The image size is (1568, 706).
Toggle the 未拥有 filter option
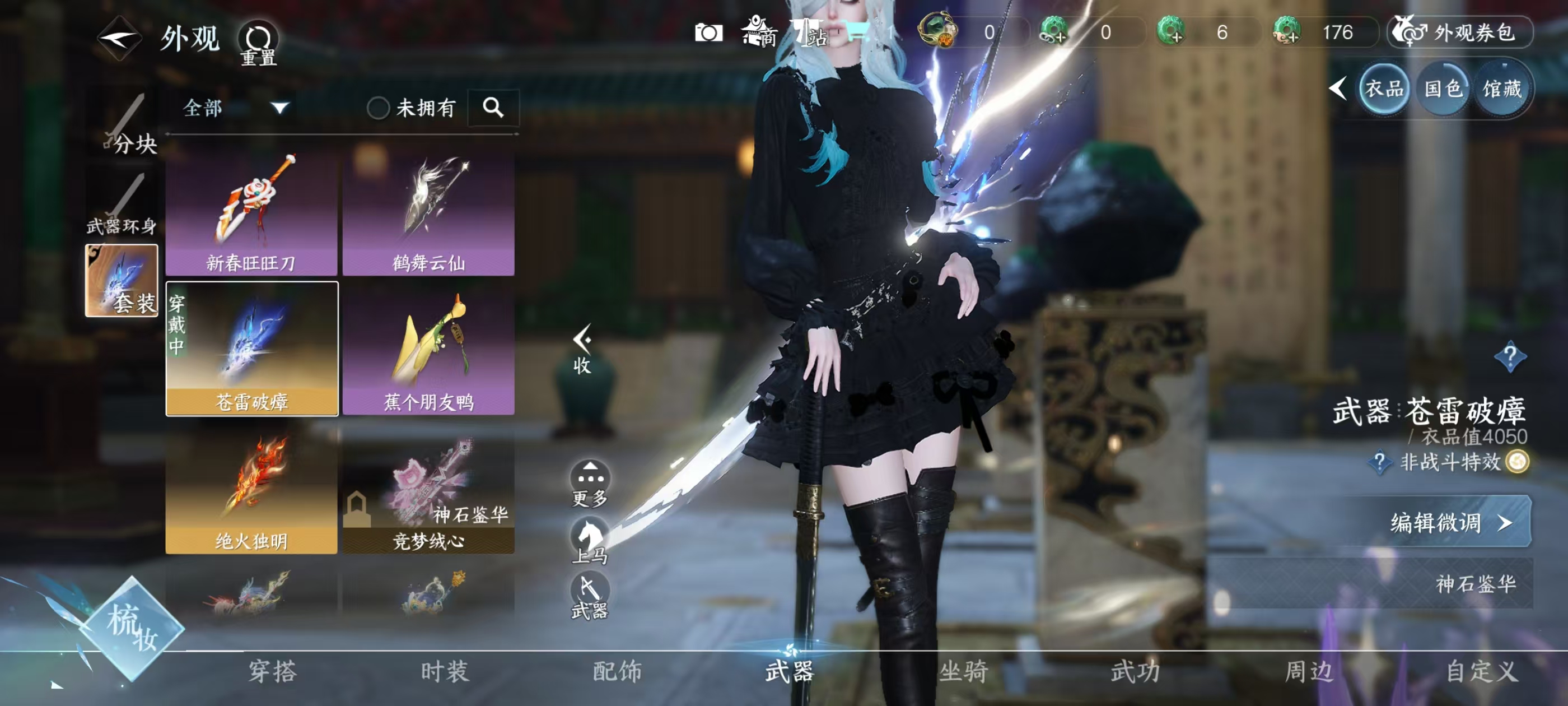pos(378,109)
